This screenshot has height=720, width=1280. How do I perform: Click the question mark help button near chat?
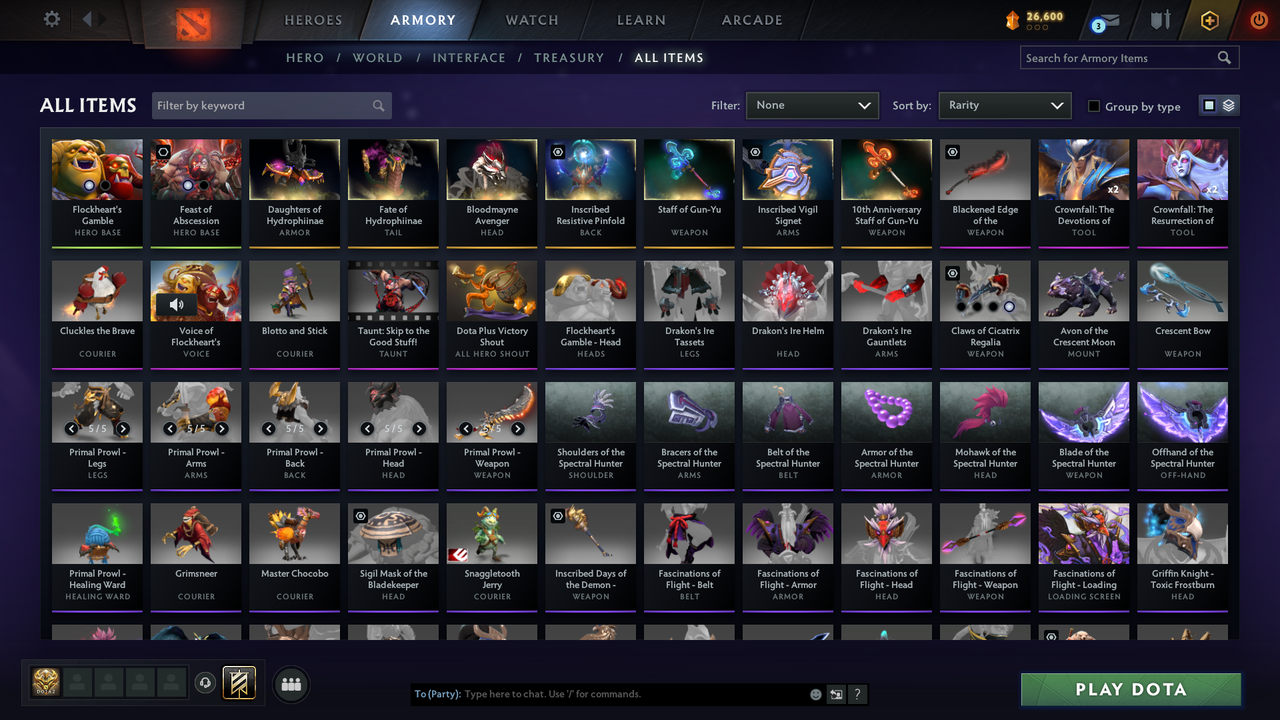point(857,693)
